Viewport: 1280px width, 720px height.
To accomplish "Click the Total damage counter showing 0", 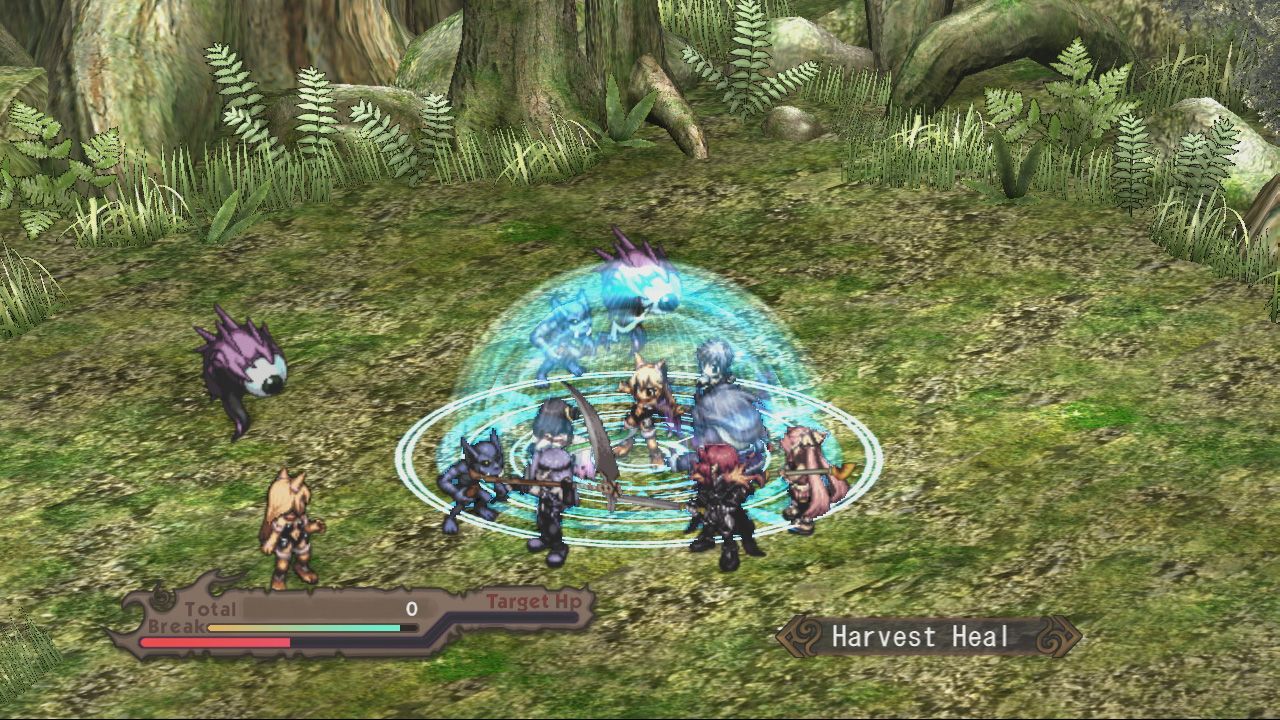I will tap(410, 608).
